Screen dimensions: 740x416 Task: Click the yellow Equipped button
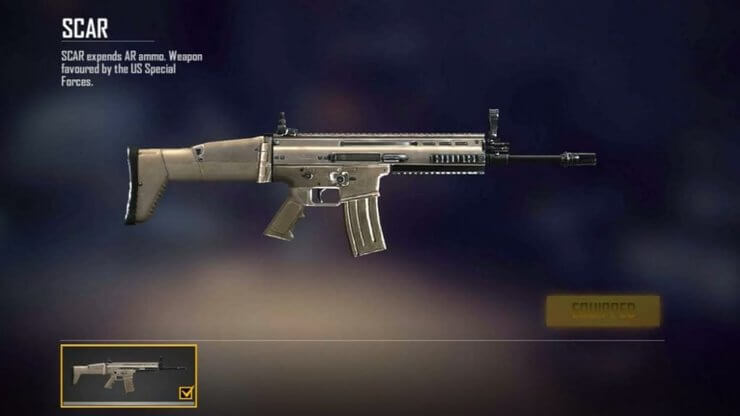pyautogui.click(x=603, y=310)
